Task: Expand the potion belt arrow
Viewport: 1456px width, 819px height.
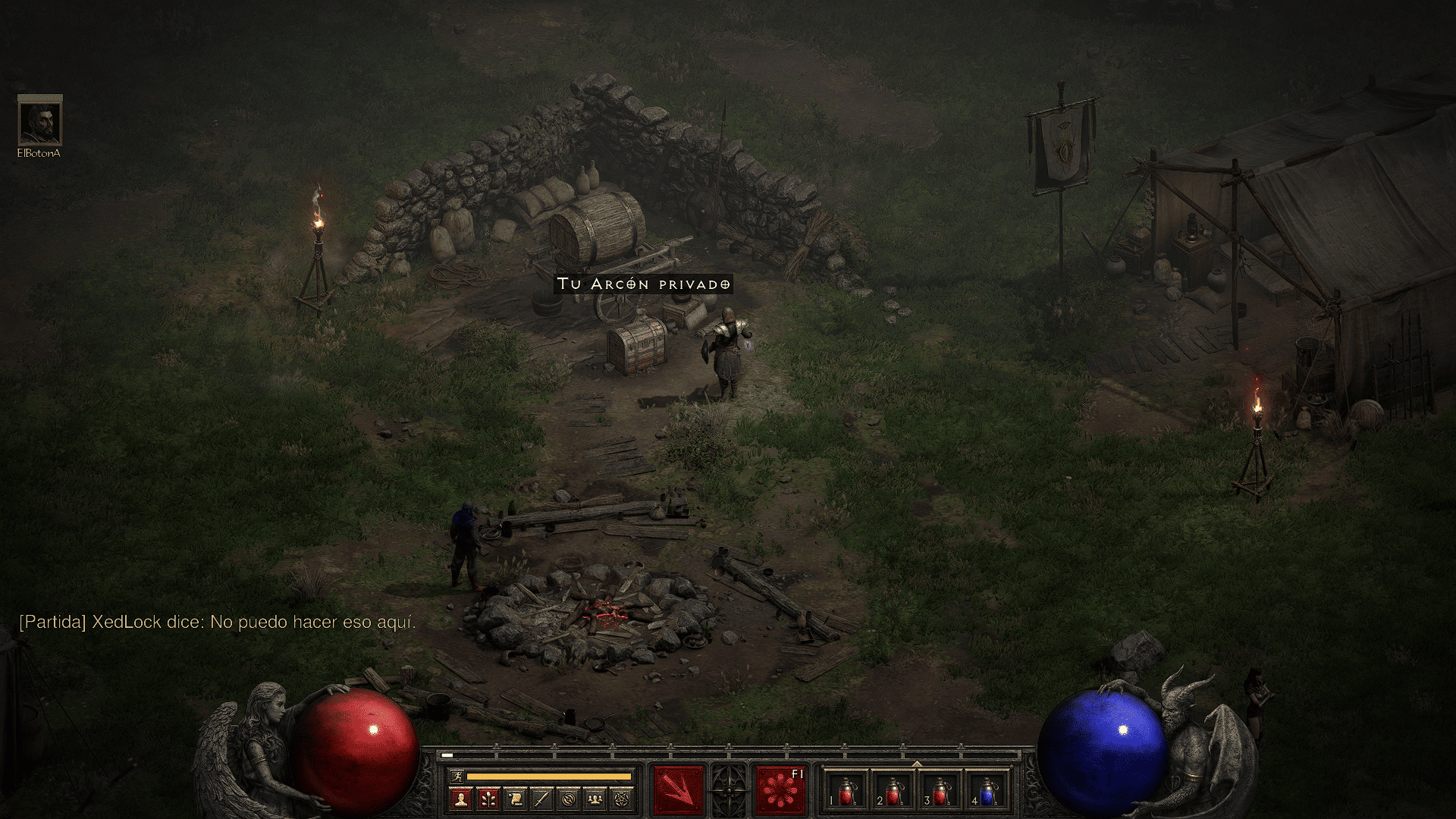Action: [x=917, y=764]
